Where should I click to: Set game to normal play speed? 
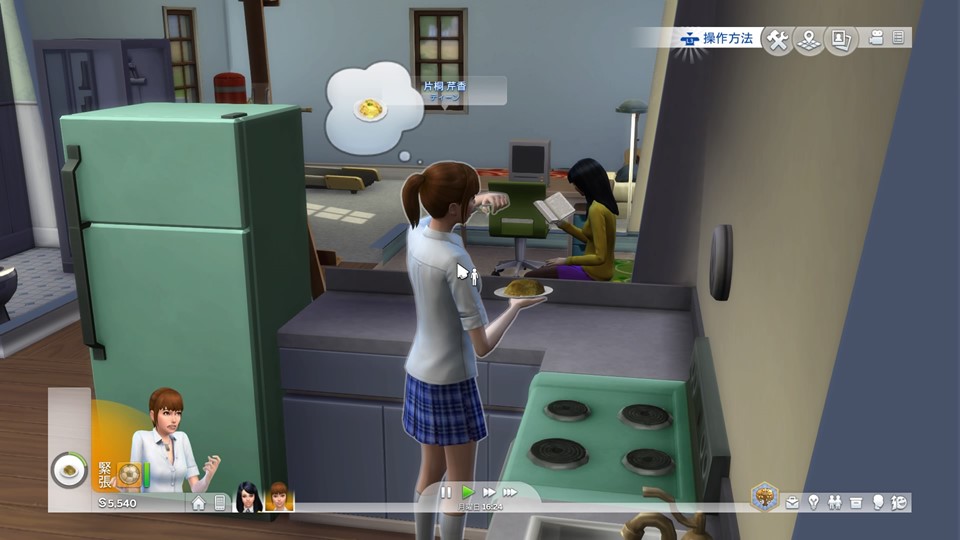[467, 492]
